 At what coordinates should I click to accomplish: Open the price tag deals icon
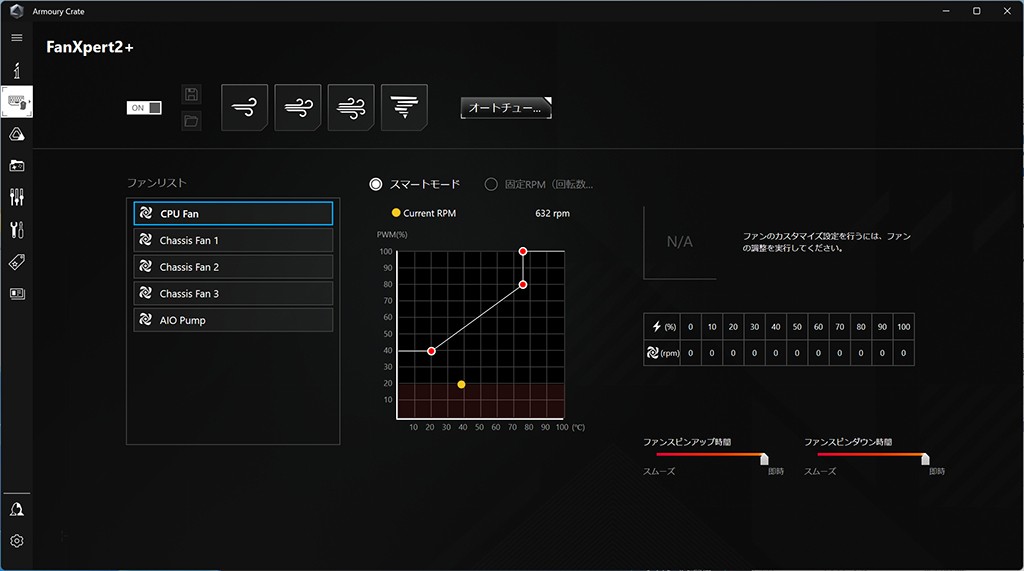pos(16,262)
